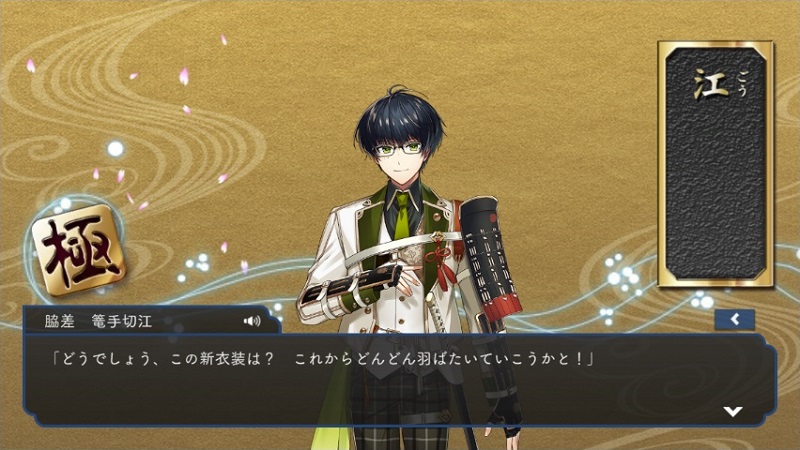This screenshot has height=450, width=800.
Task: Advance dialogue with the down arrow
Action: point(733,411)
